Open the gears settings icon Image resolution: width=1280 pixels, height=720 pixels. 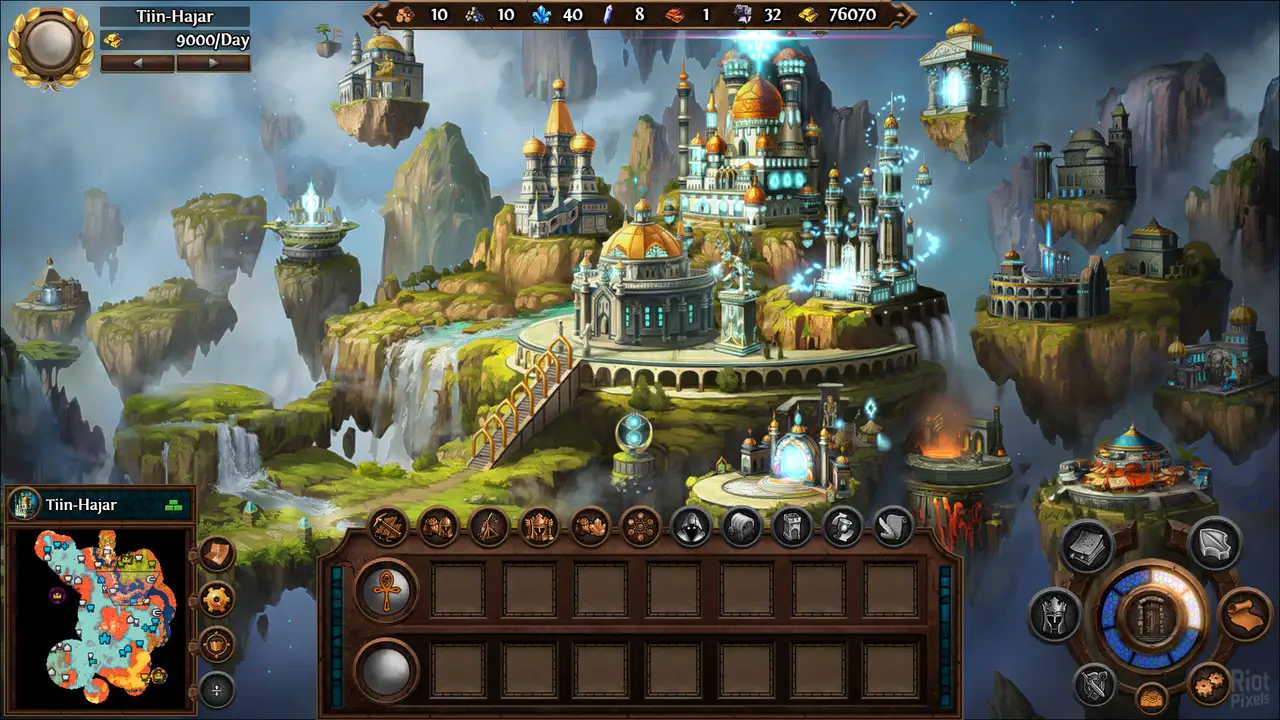1210,684
